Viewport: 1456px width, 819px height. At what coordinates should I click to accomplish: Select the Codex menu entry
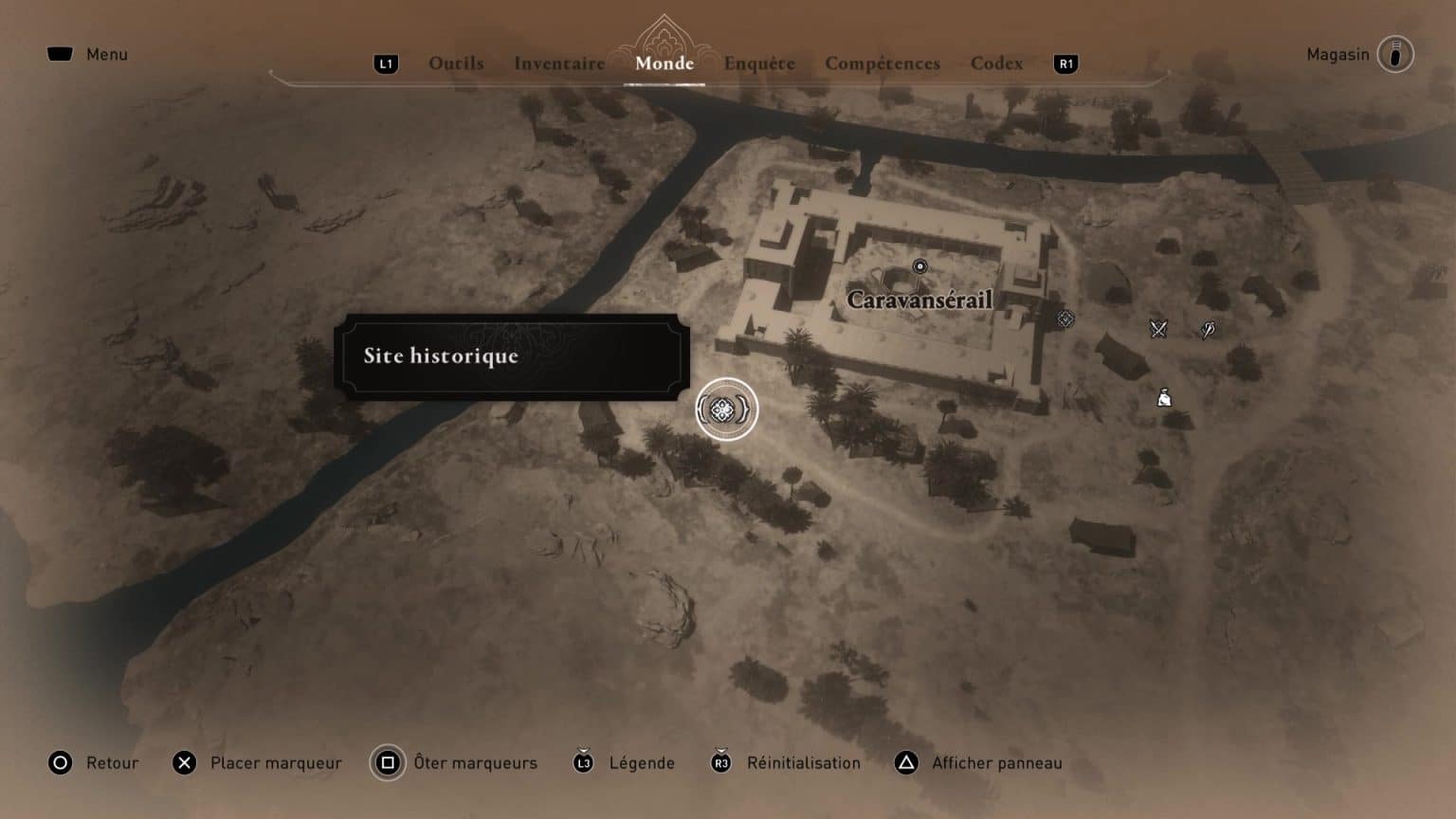click(x=996, y=64)
